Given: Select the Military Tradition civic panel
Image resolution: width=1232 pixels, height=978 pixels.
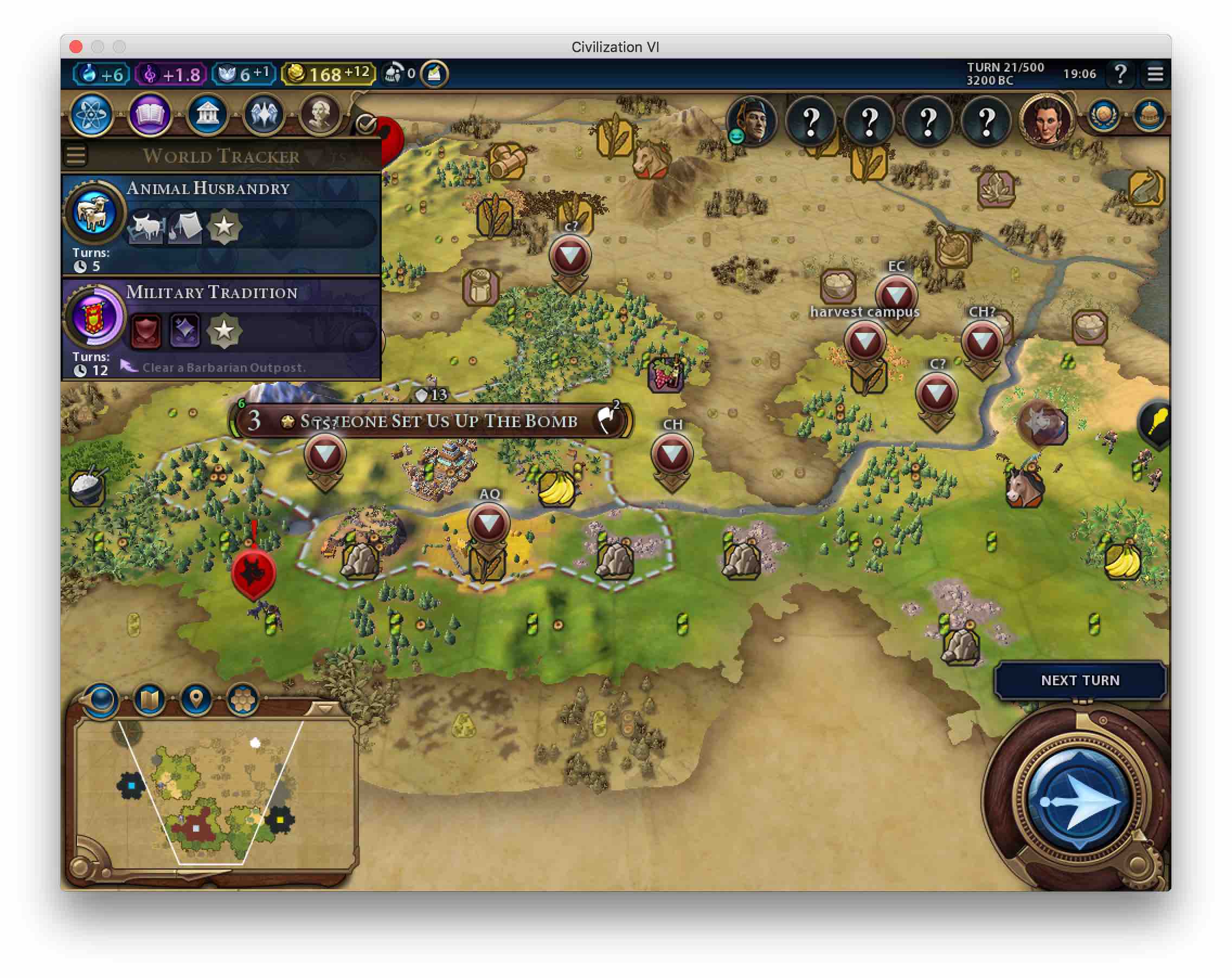Looking at the screenshot, I should click(x=221, y=329).
